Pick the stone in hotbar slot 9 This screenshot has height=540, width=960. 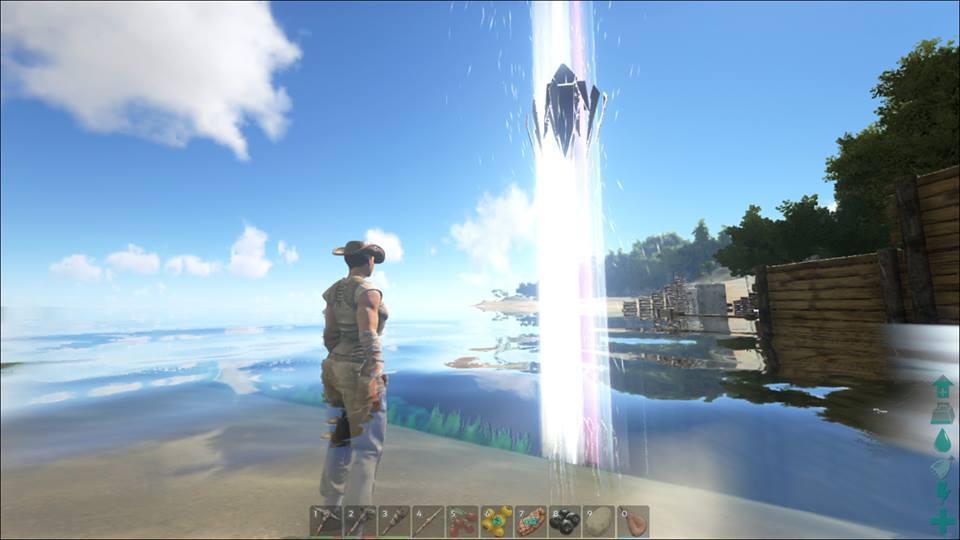(598, 521)
